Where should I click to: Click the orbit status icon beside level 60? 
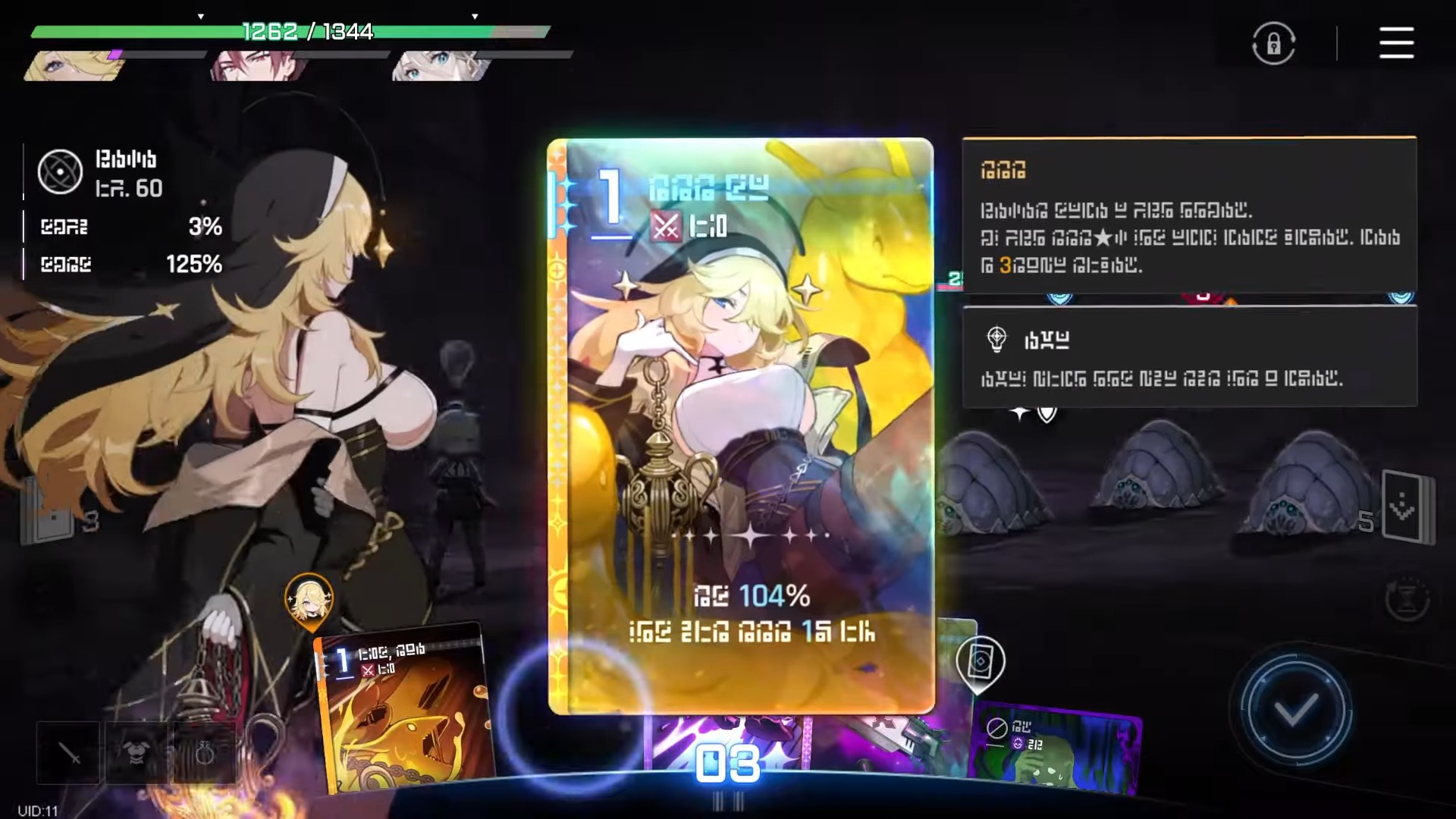click(60, 172)
